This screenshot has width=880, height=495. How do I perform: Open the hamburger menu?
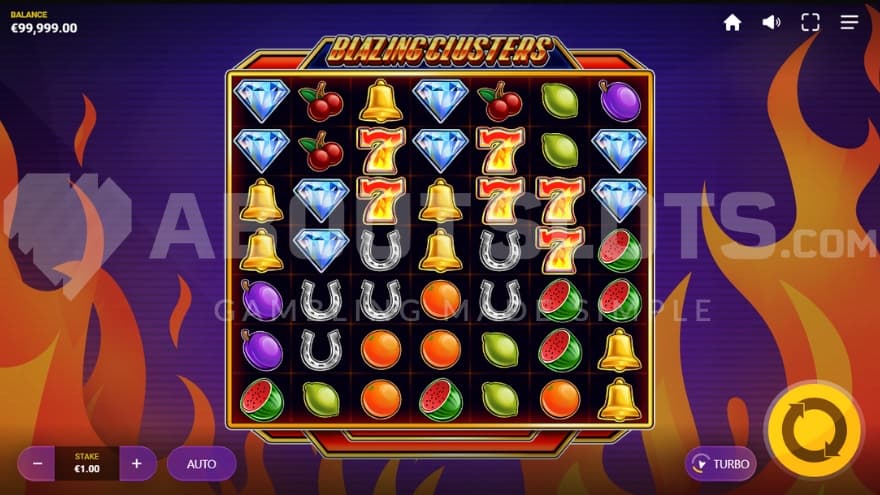point(849,22)
